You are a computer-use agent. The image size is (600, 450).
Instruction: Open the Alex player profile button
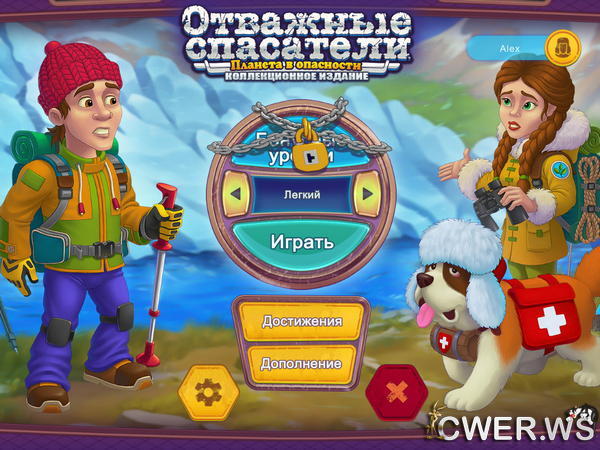[519, 47]
